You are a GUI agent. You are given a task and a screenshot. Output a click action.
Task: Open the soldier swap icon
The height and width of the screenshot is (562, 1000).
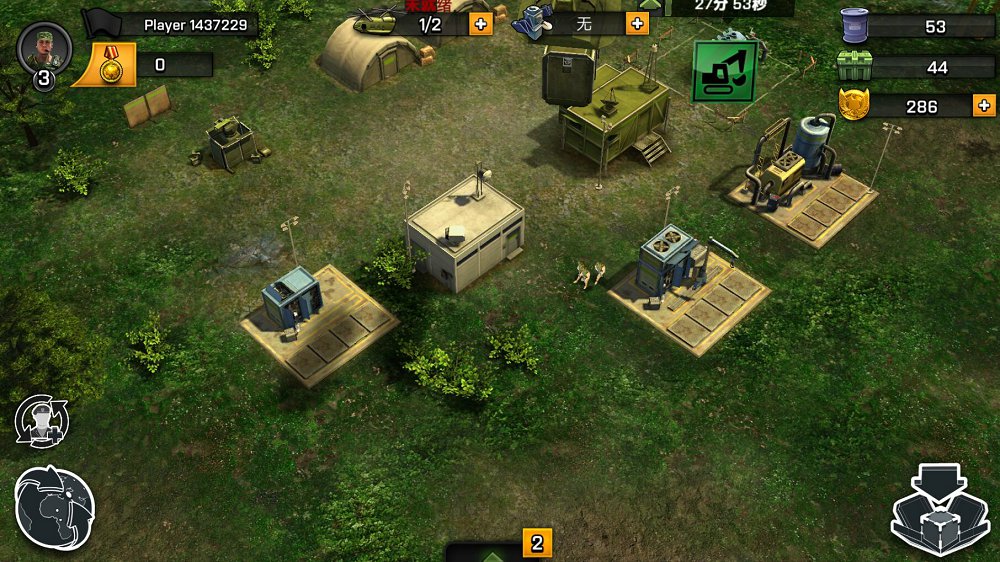pyautogui.click(x=42, y=421)
